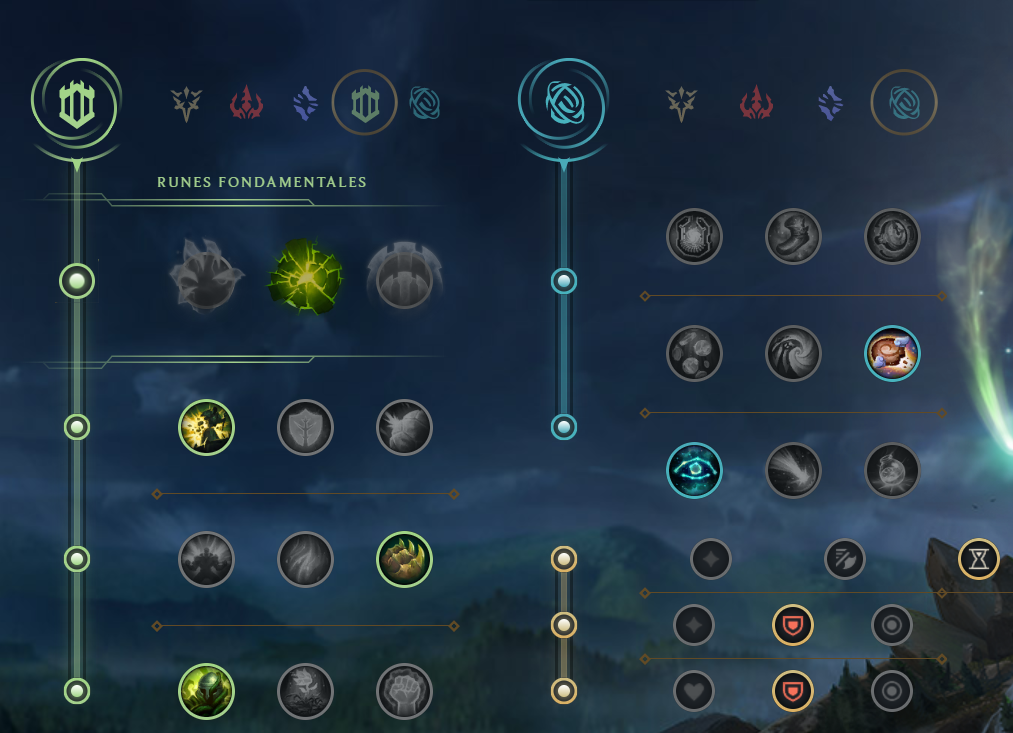
Task: Select the hourglass ability haste shard
Action: click(978, 559)
